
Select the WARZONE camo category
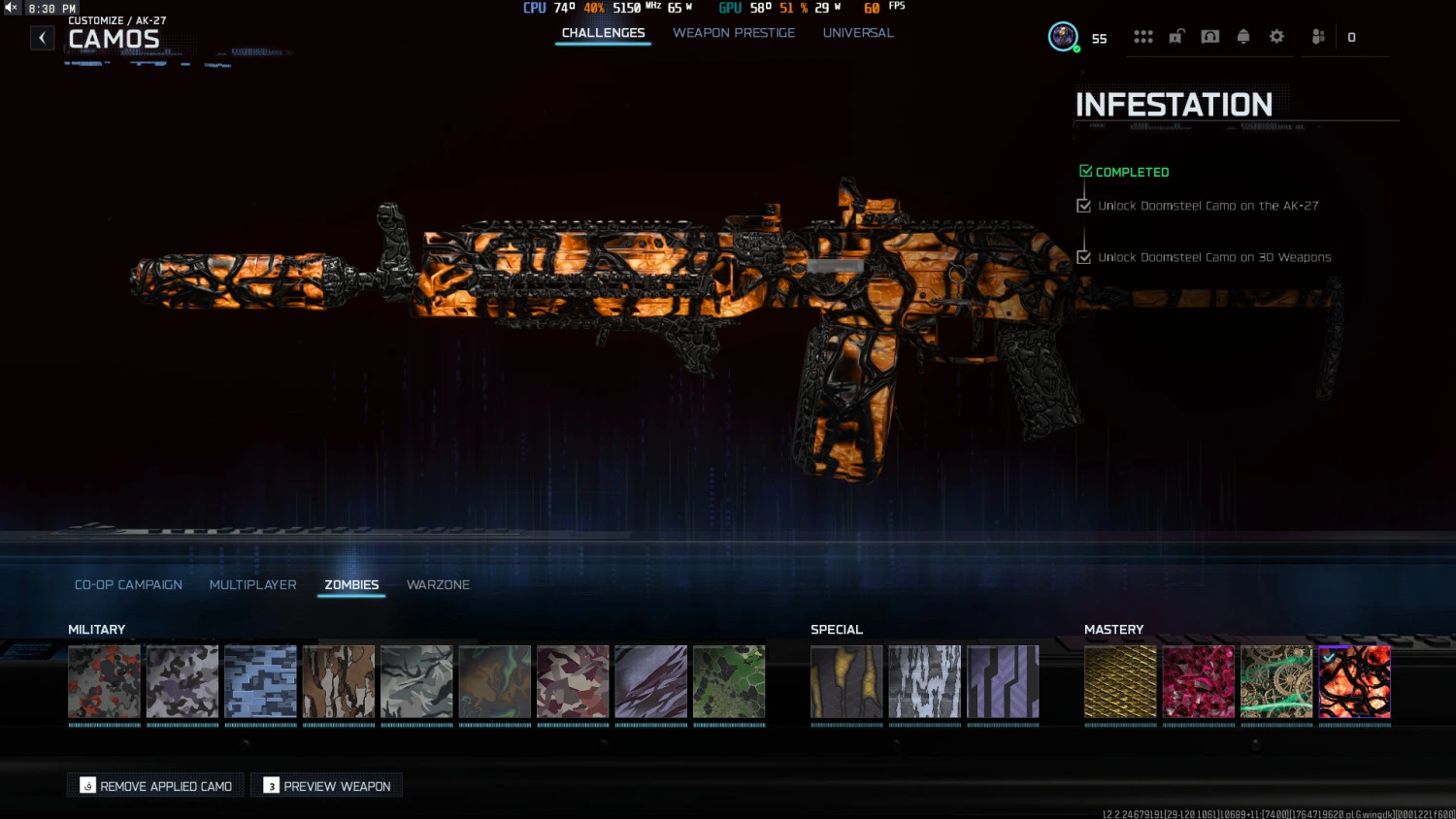click(438, 584)
